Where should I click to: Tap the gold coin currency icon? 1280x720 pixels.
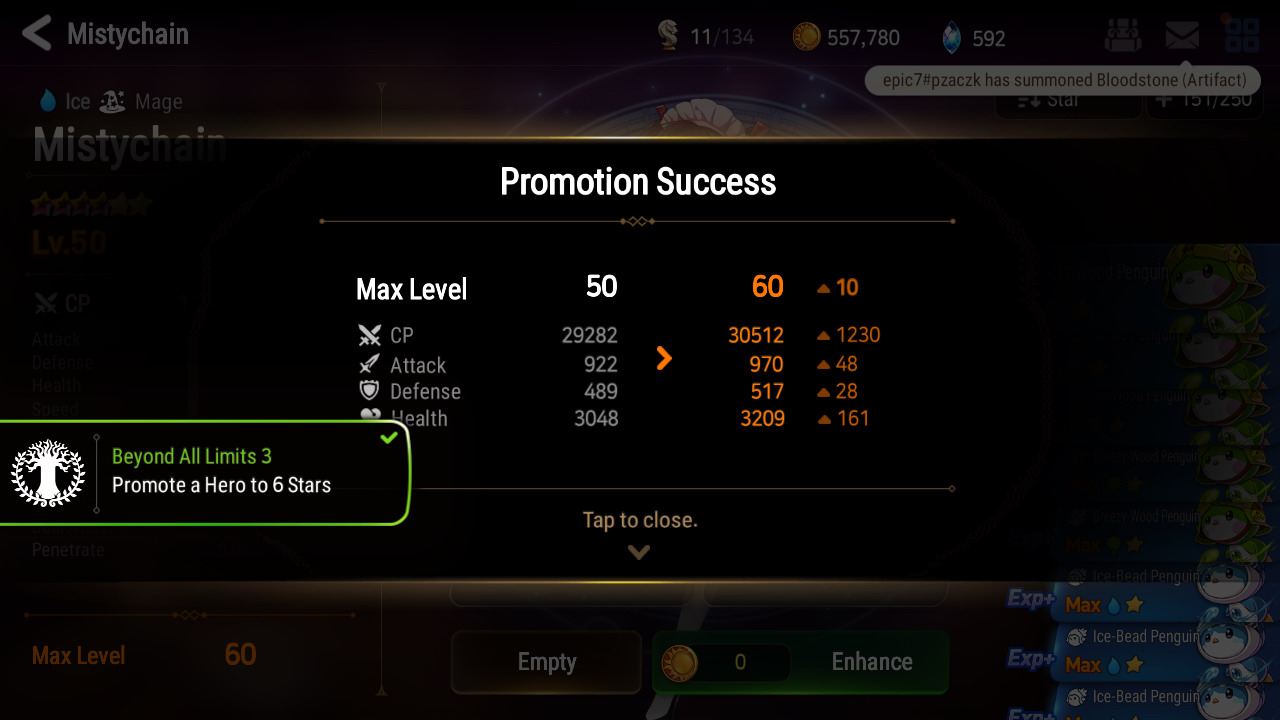pos(806,37)
